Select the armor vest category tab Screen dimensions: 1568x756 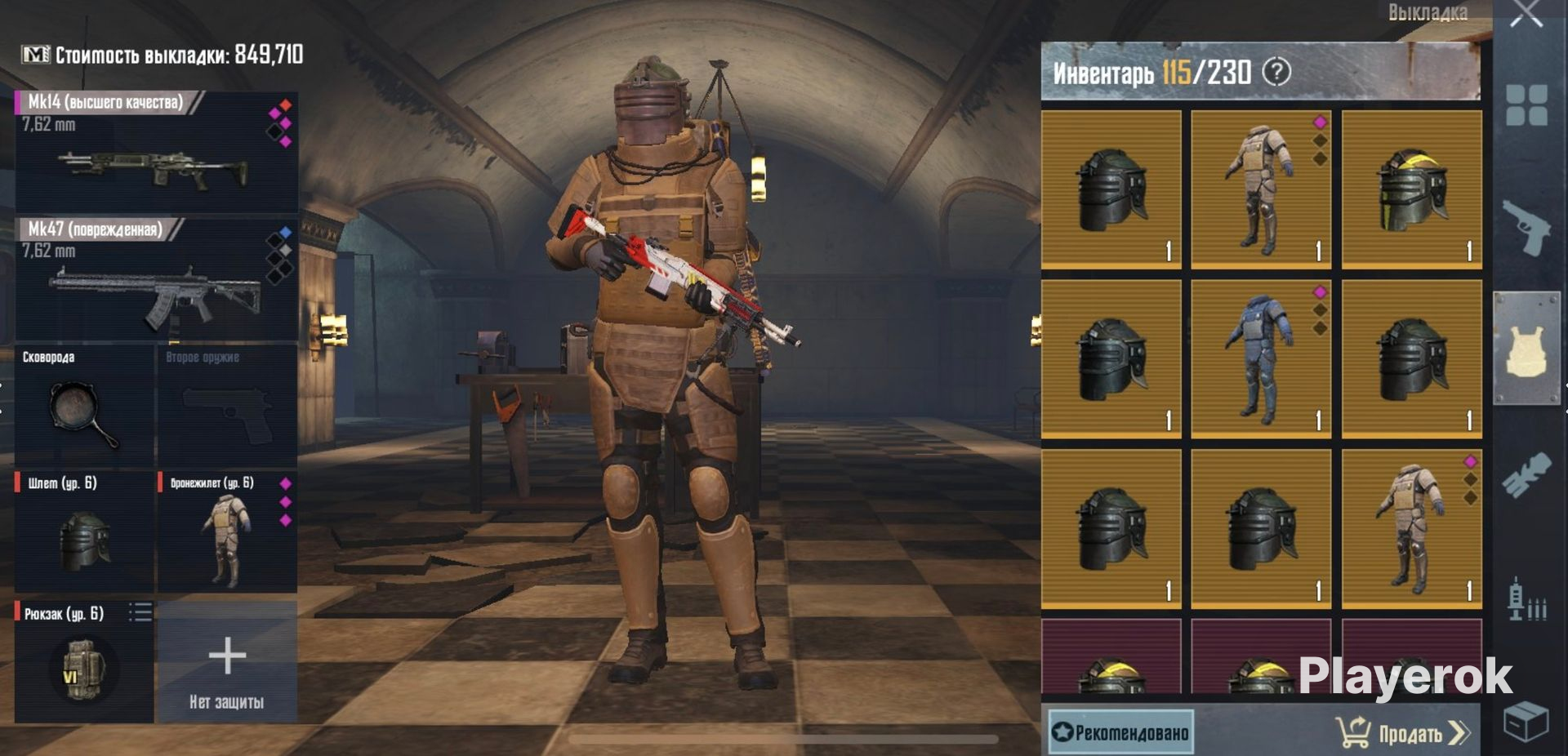tap(1526, 349)
